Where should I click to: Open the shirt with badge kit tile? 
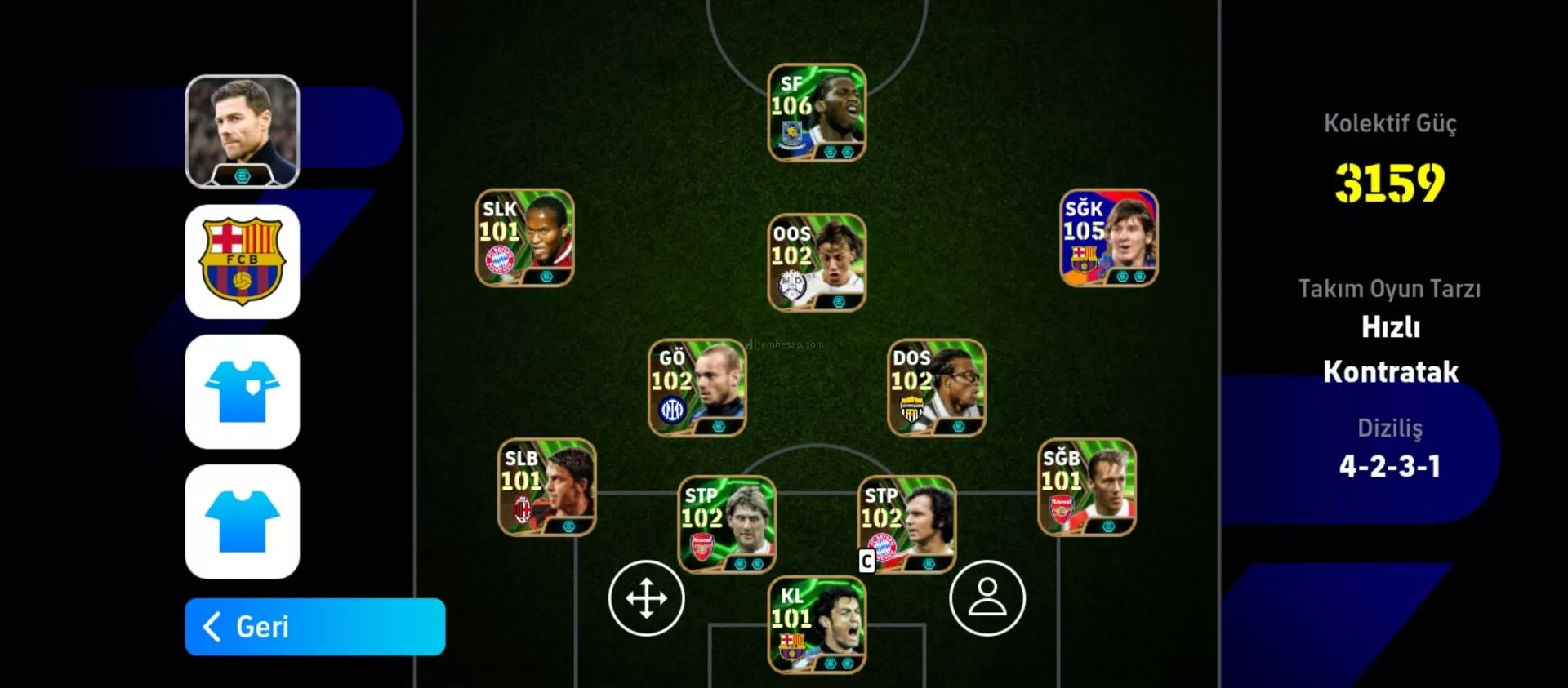tap(243, 392)
